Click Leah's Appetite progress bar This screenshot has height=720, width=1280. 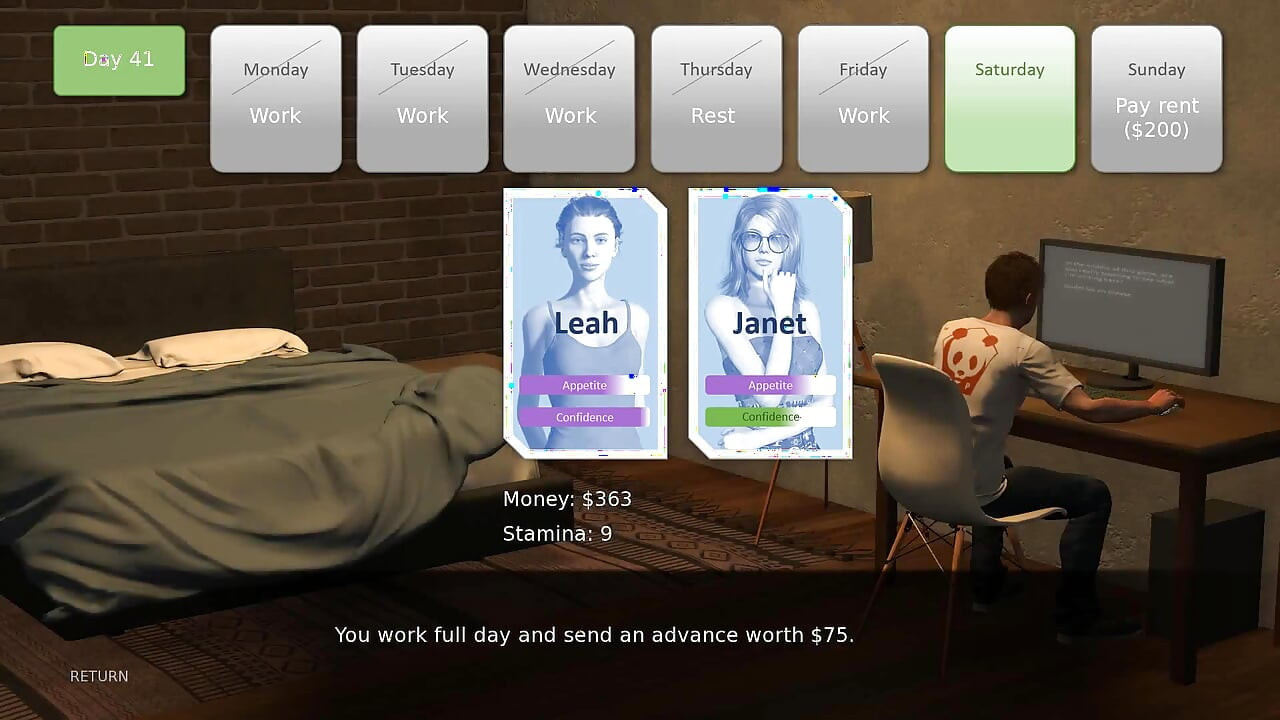(x=584, y=385)
